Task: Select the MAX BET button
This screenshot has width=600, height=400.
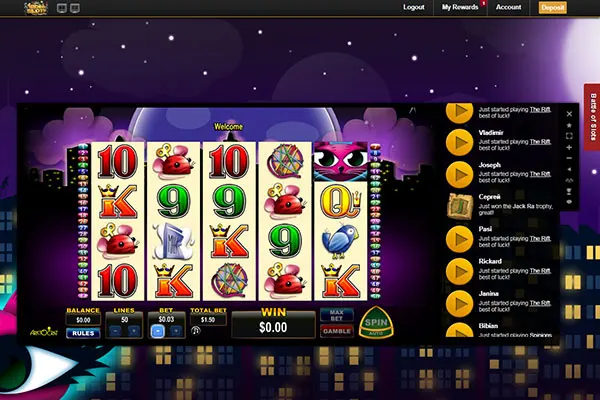Action: coord(336,314)
